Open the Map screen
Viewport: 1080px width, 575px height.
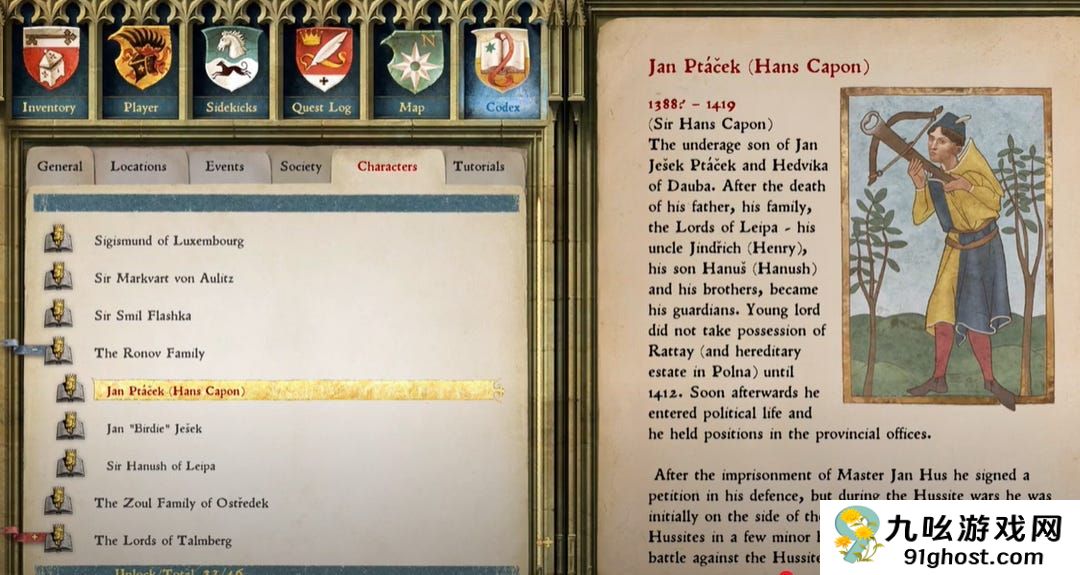[412, 71]
